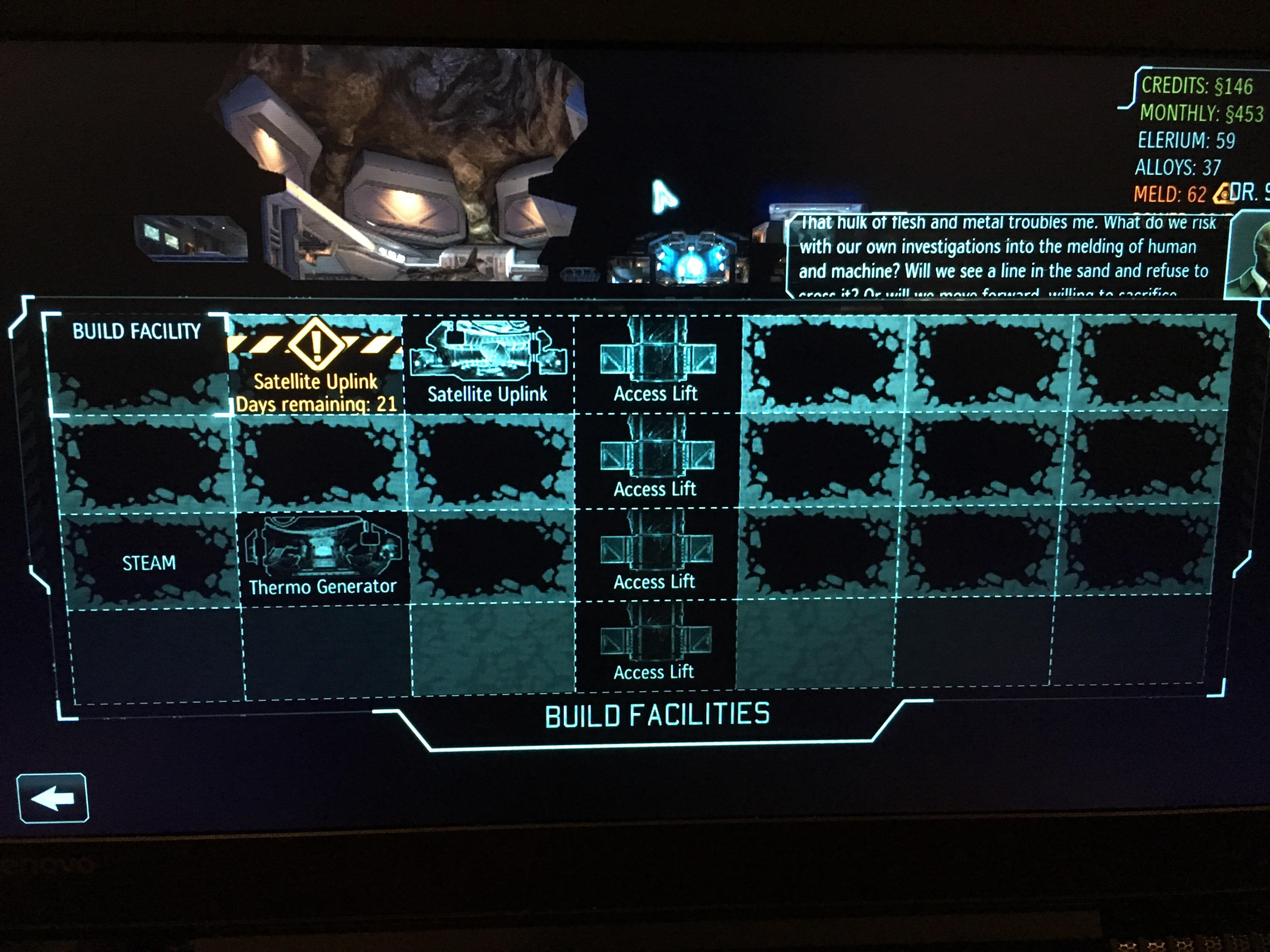
Task: Select the topmost Access Lift
Action: 656,367
